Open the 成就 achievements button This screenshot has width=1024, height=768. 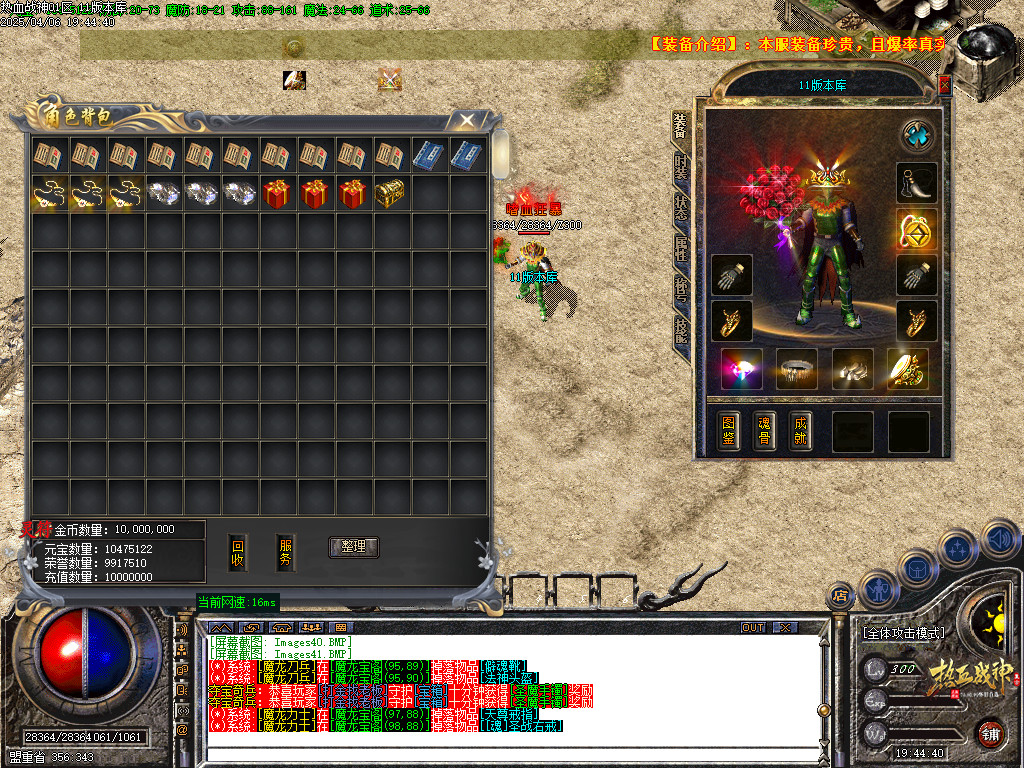click(799, 430)
